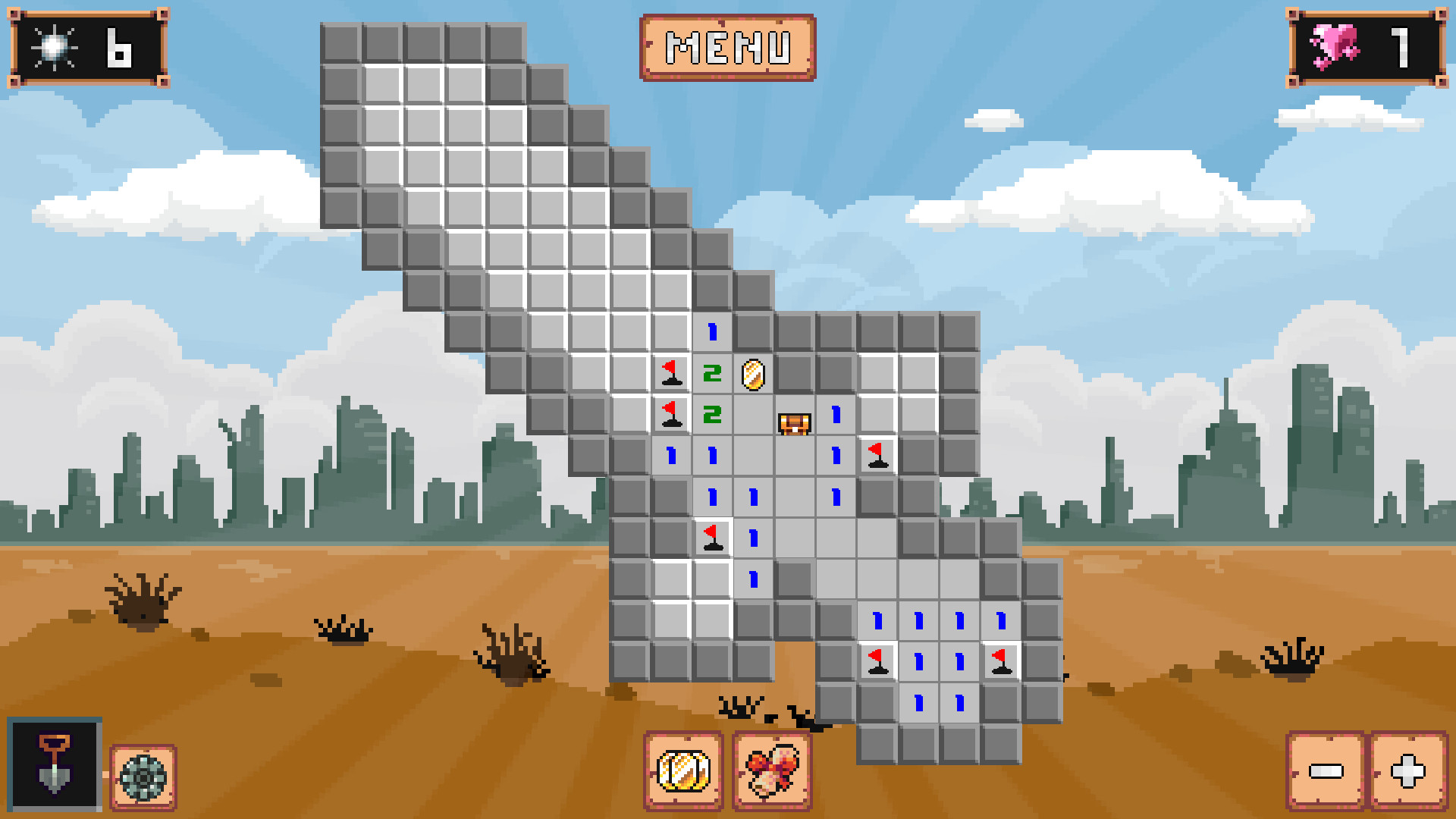The height and width of the screenshot is (819, 1456).
Task: Toggle the topmost red flag marker
Action: (671, 373)
